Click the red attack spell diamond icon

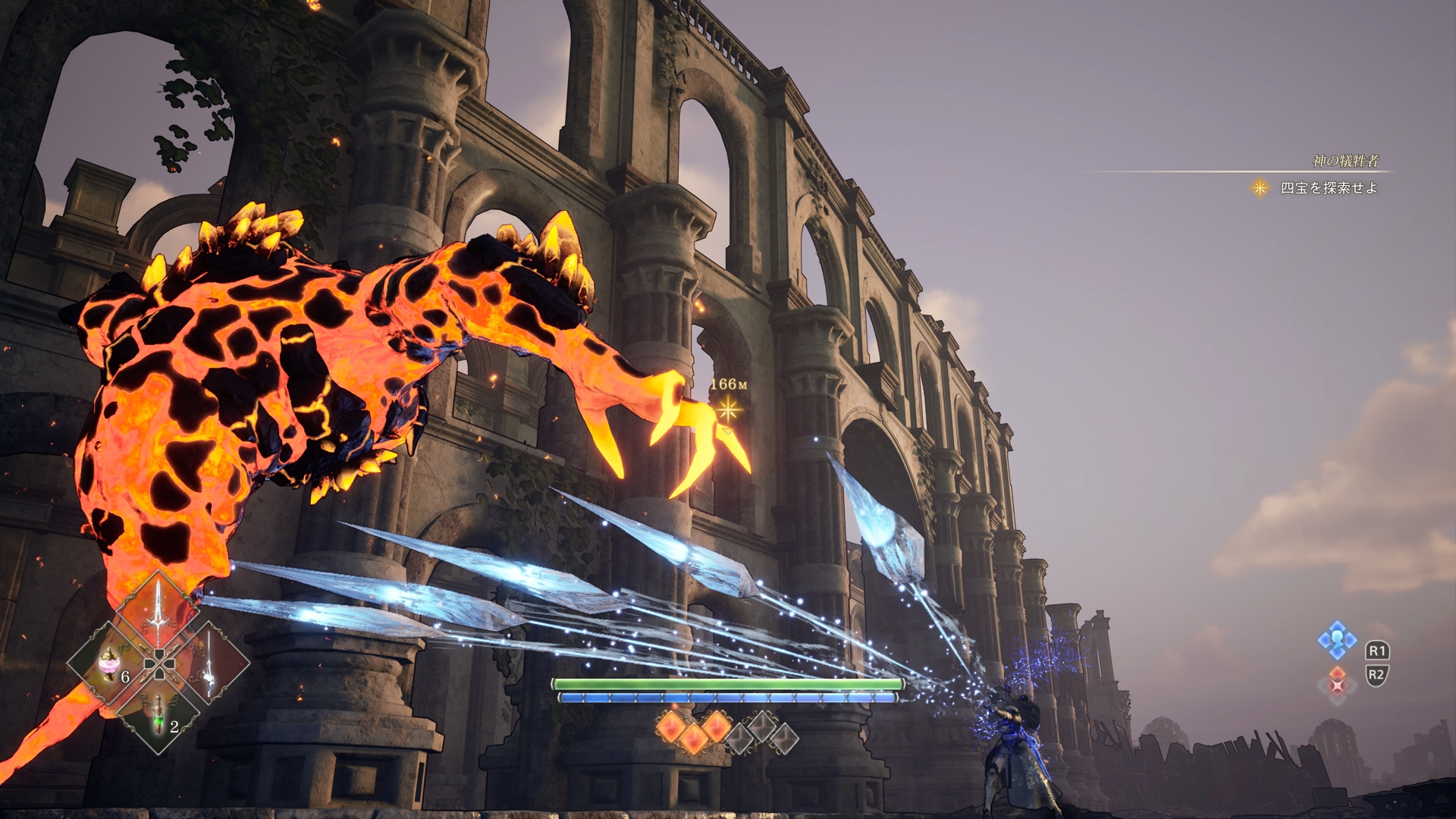click(x=1339, y=673)
